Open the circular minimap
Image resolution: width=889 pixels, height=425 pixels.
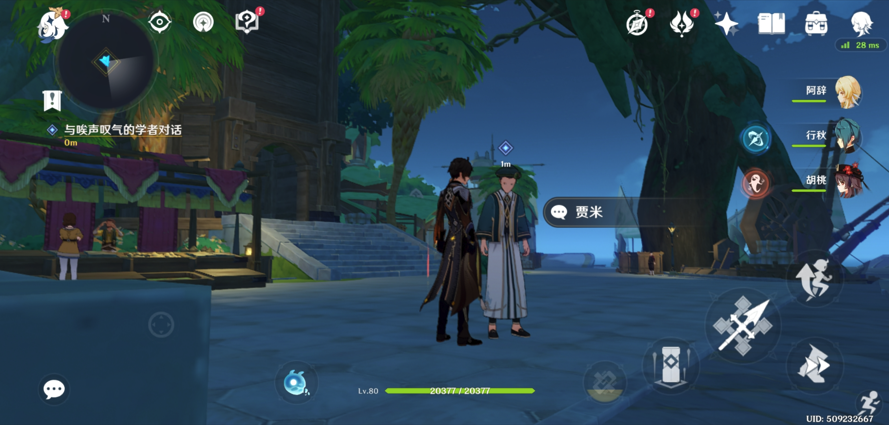[105, 62]
